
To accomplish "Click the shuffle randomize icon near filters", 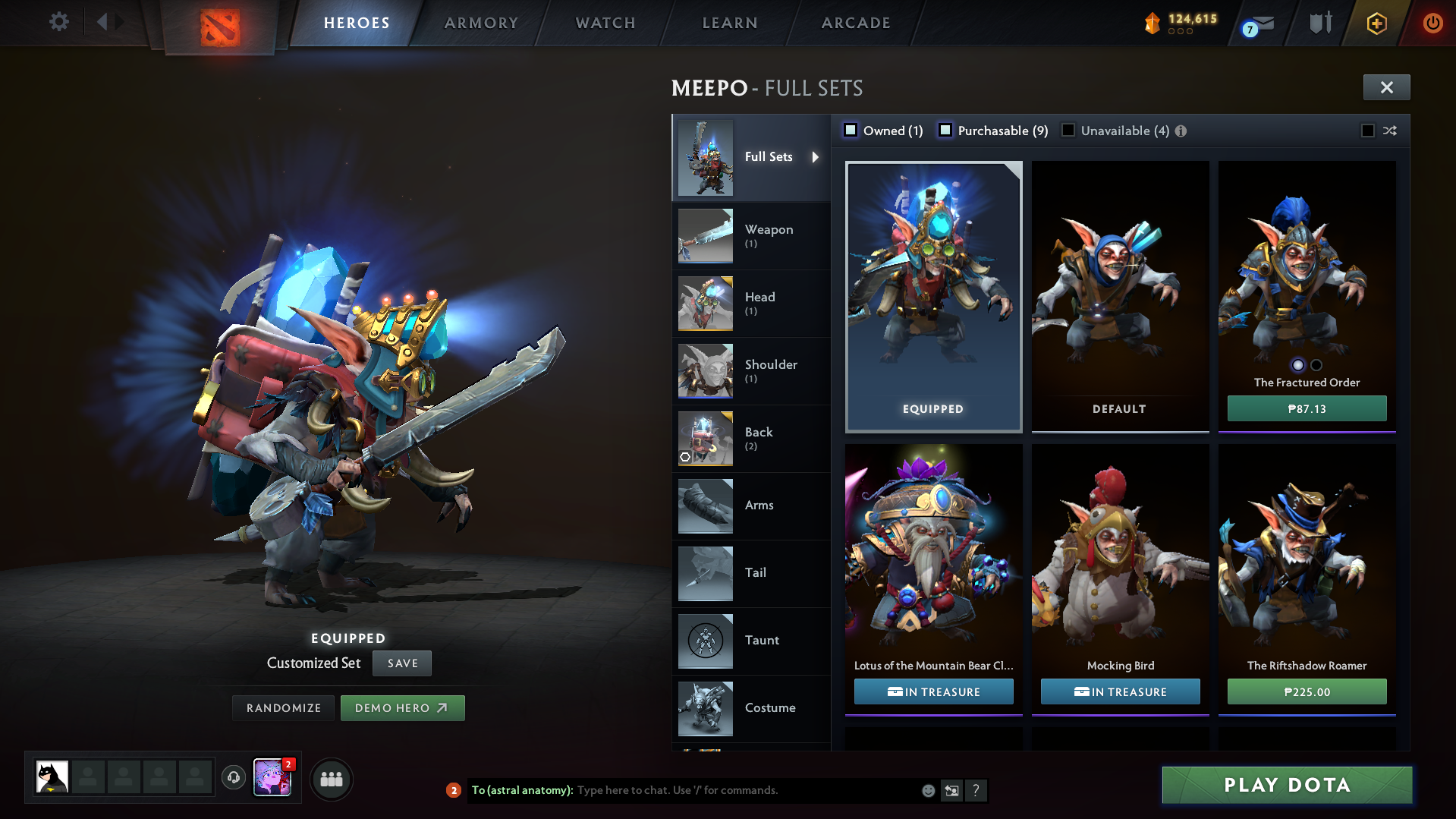I will (1389, 131).
